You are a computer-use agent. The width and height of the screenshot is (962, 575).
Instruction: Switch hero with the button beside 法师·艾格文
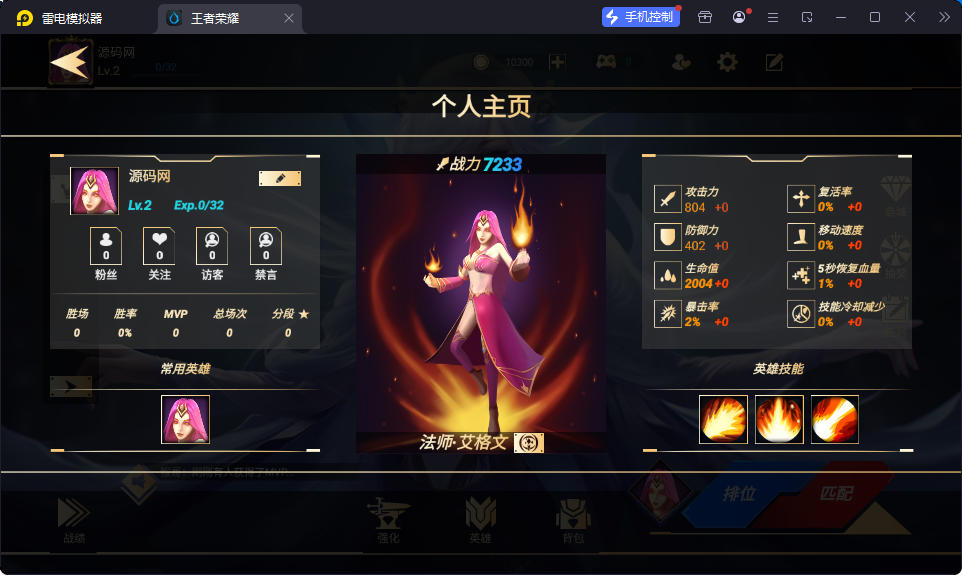(x=529, y=443)
